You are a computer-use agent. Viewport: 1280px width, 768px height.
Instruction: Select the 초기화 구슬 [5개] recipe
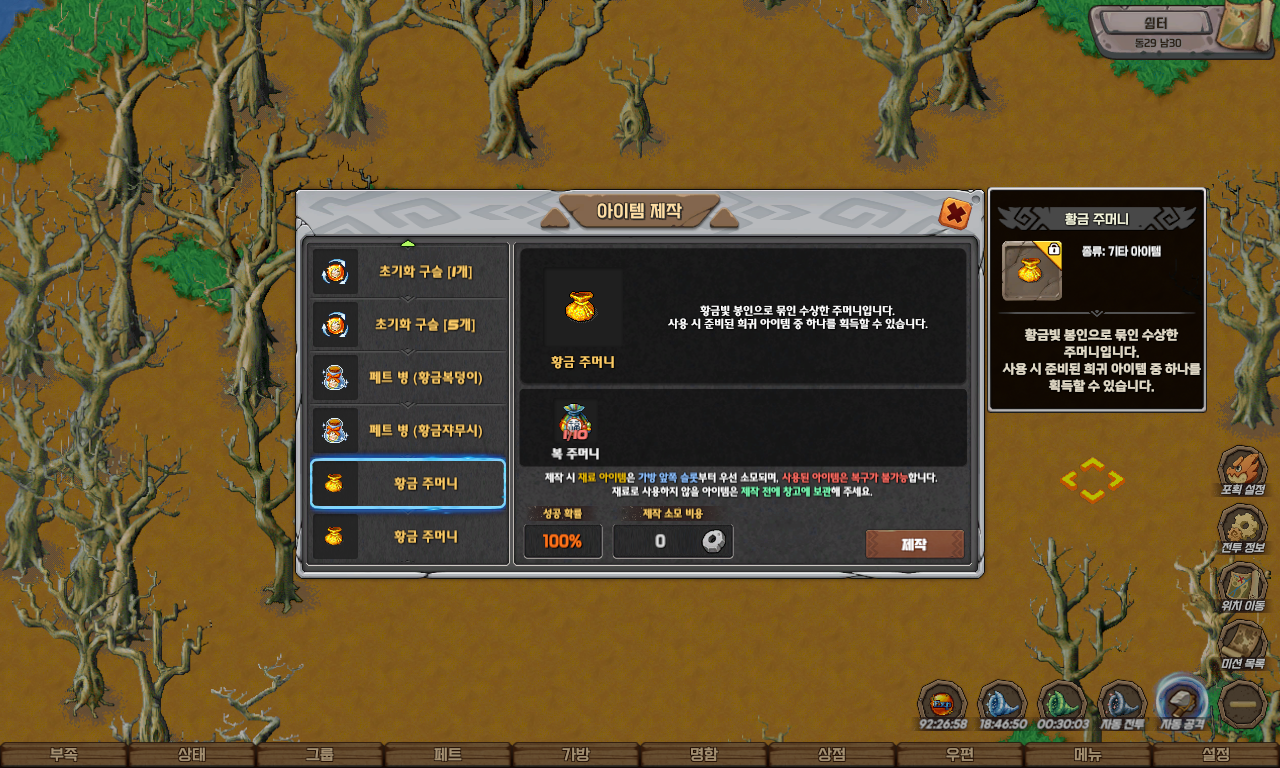coord(408,325)
